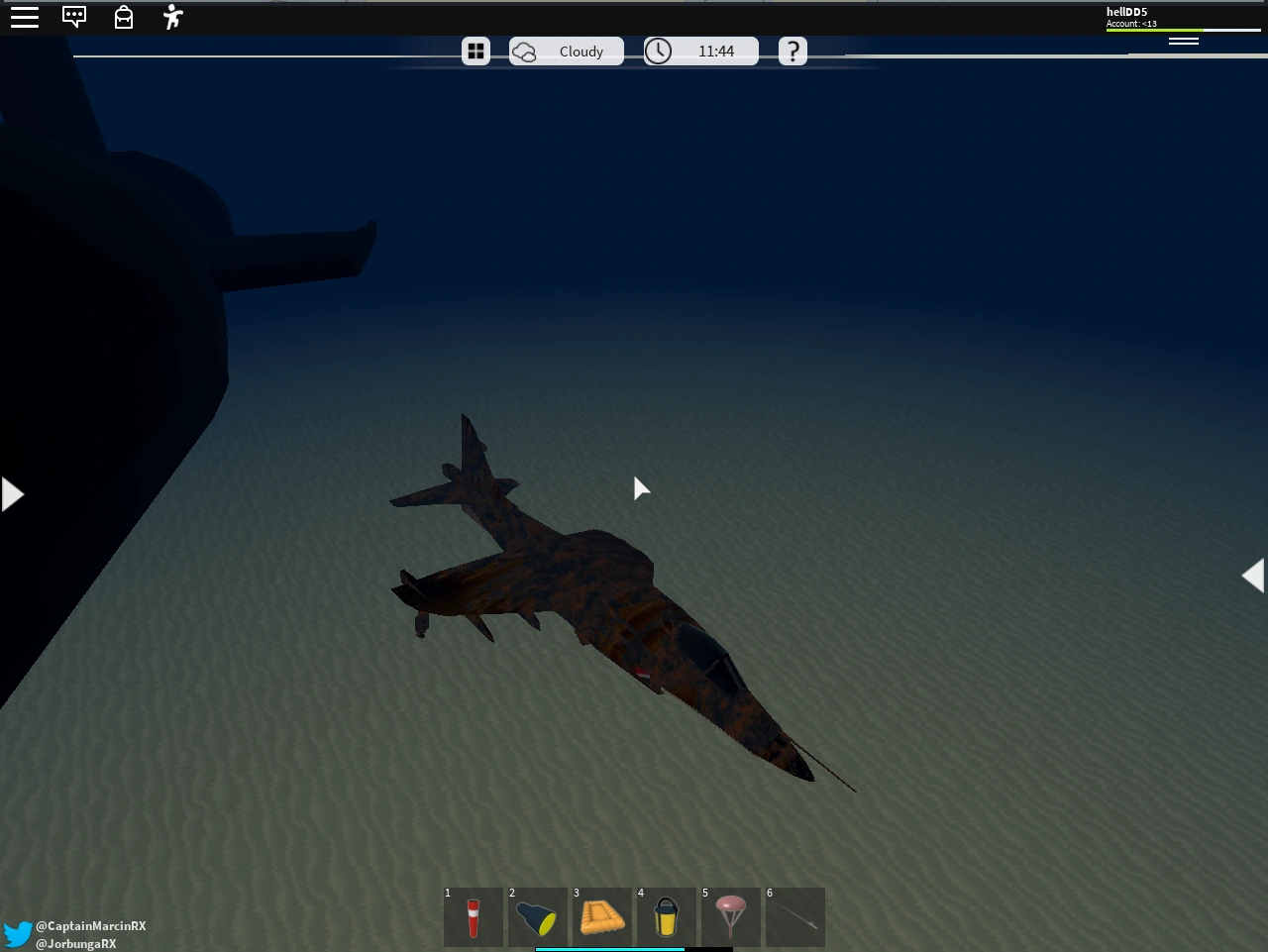Screen dimensions: 1268x952
Task: Pick the yellow bucket in slot 4
Action: [x=667, y=917]
